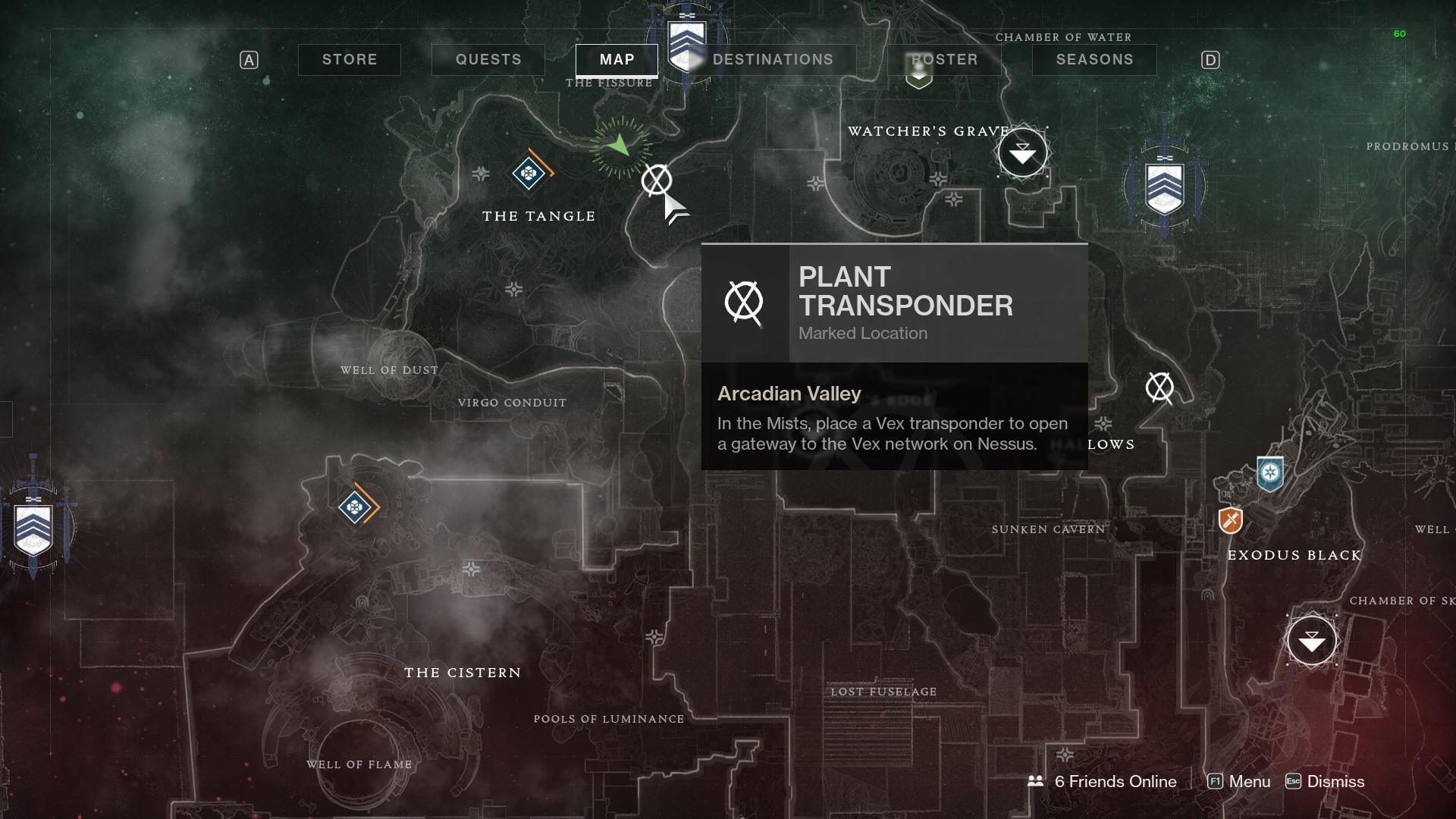1456x819 pixels.
Task: Click the landing zone icon near Chamber of Sky
Action: point(1310,640)
